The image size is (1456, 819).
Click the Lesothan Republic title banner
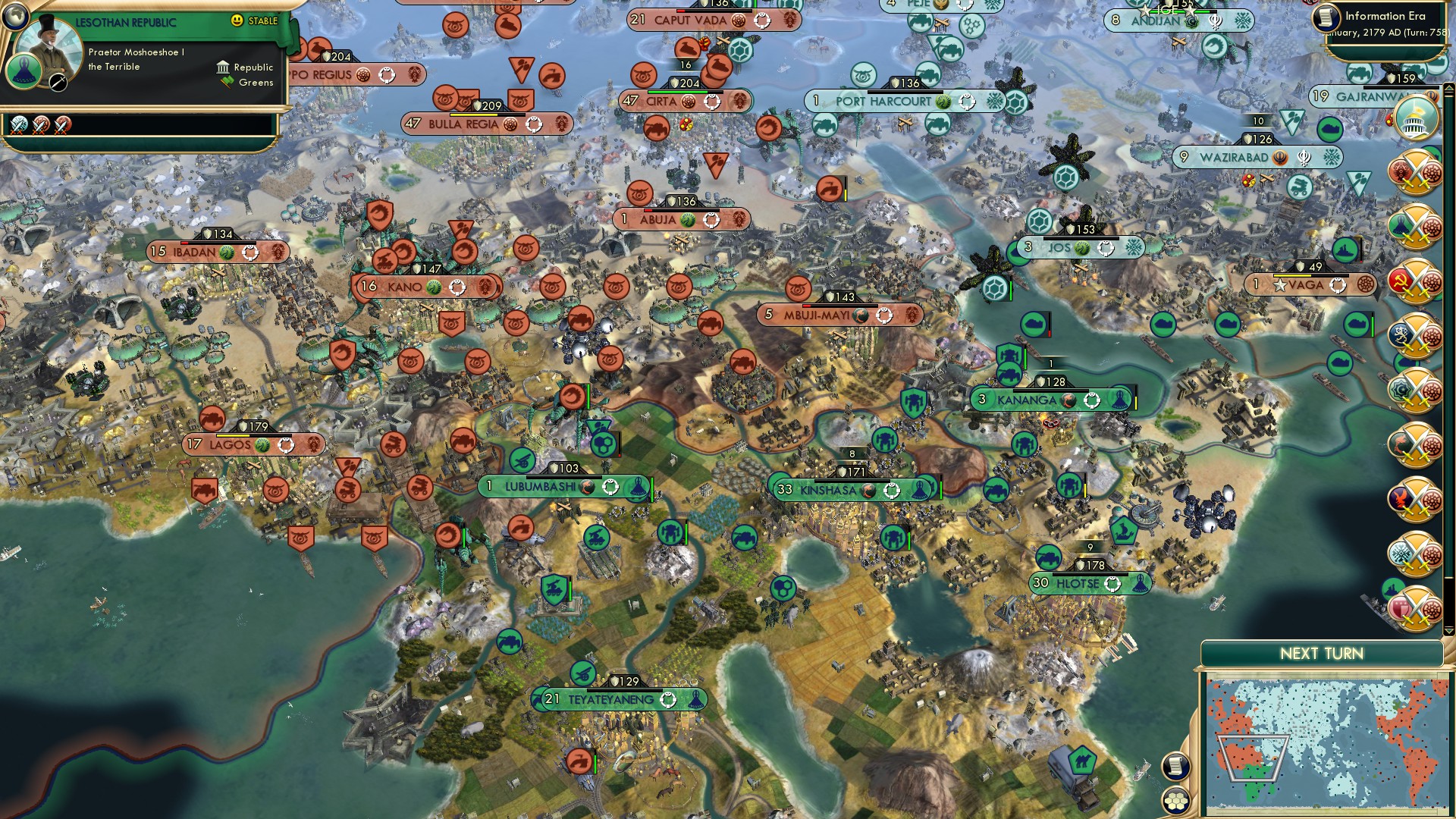126,20
